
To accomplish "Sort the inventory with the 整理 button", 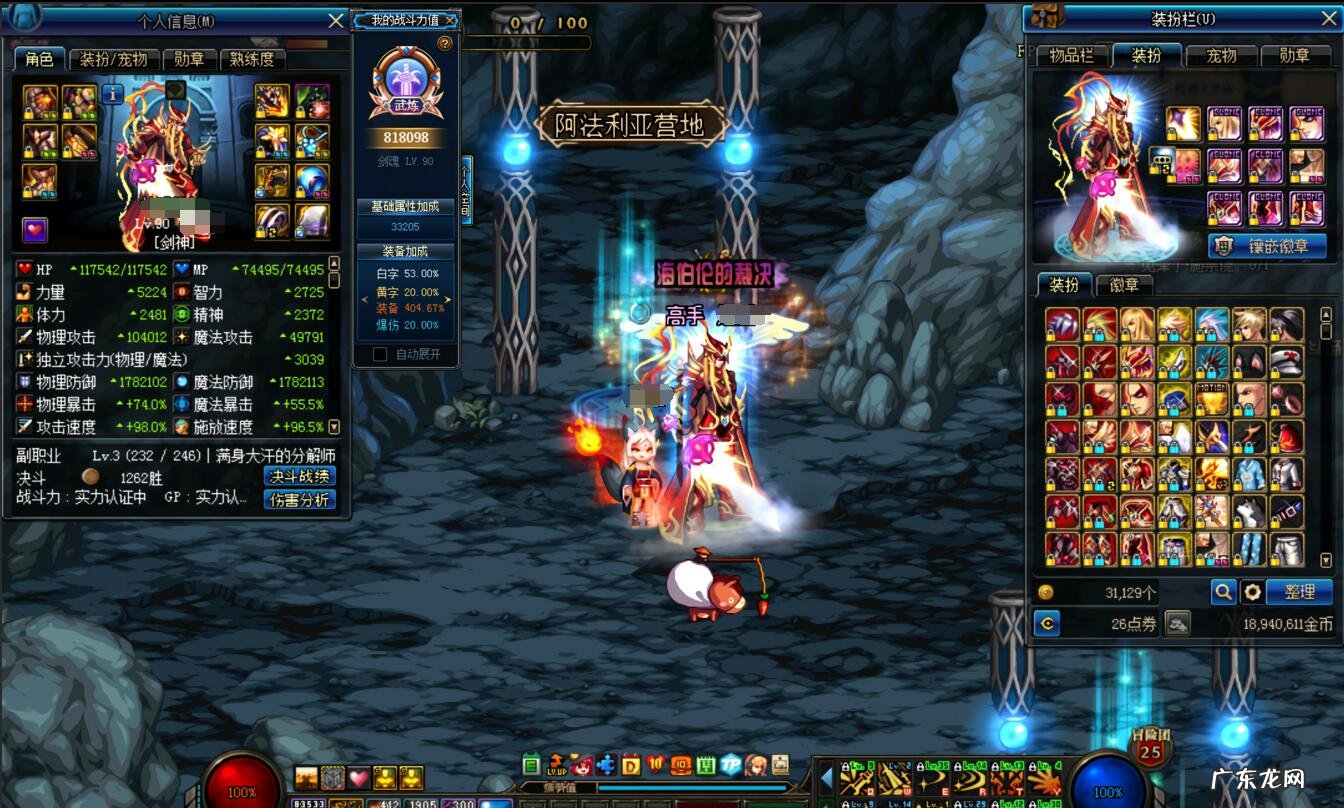I will click(x=1299, y=592).
